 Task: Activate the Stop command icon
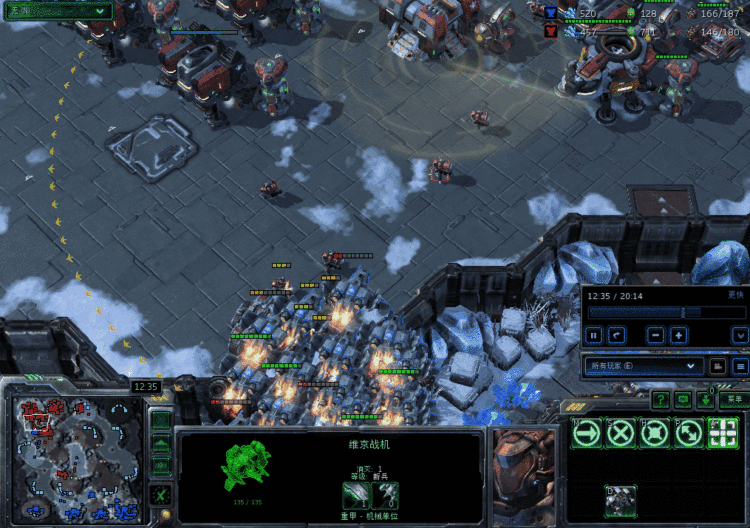tap(621, 433)
